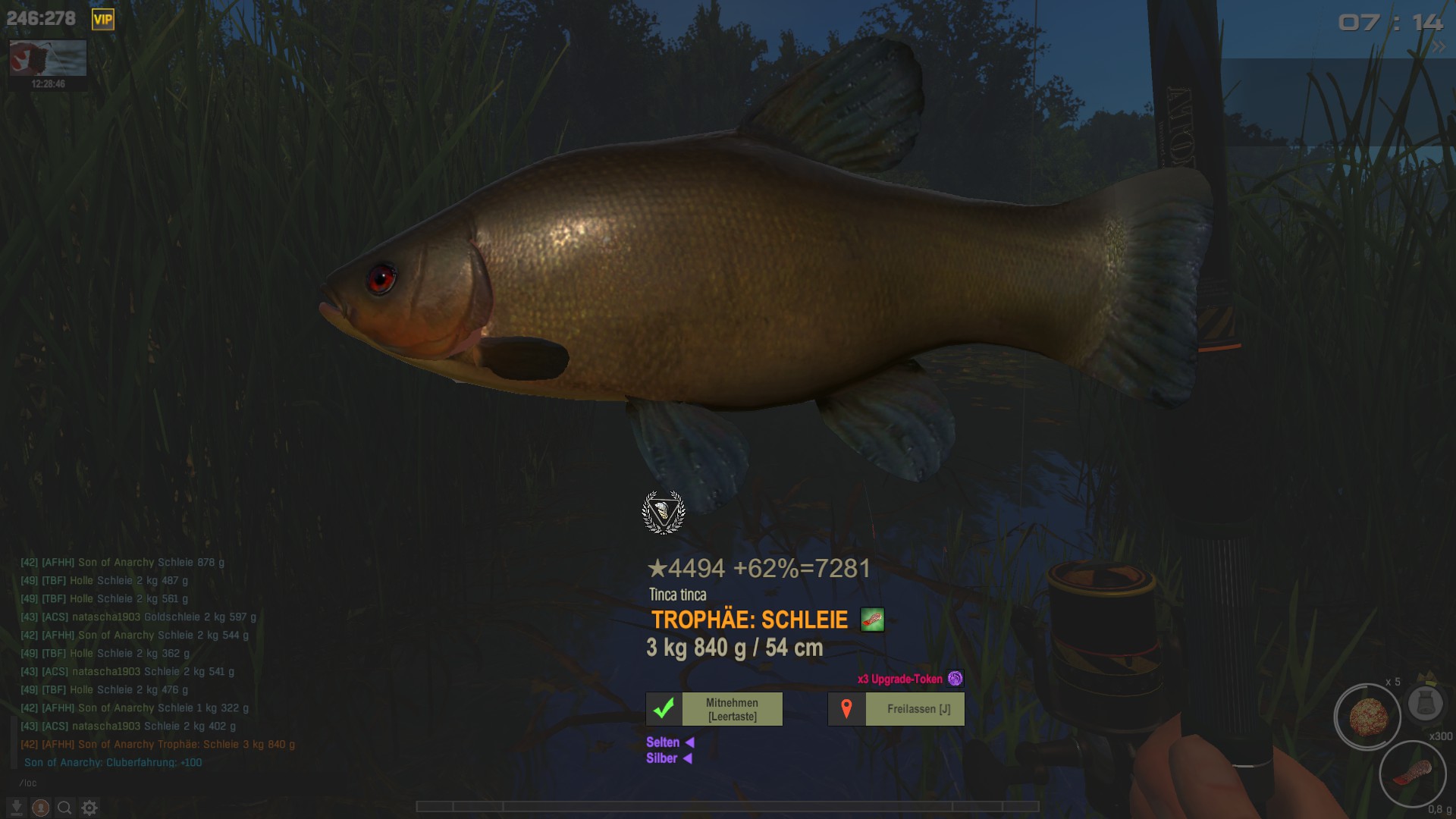Click the laurel achievement emblem
Screen dimensions: 1456x819
click(664, 513)
